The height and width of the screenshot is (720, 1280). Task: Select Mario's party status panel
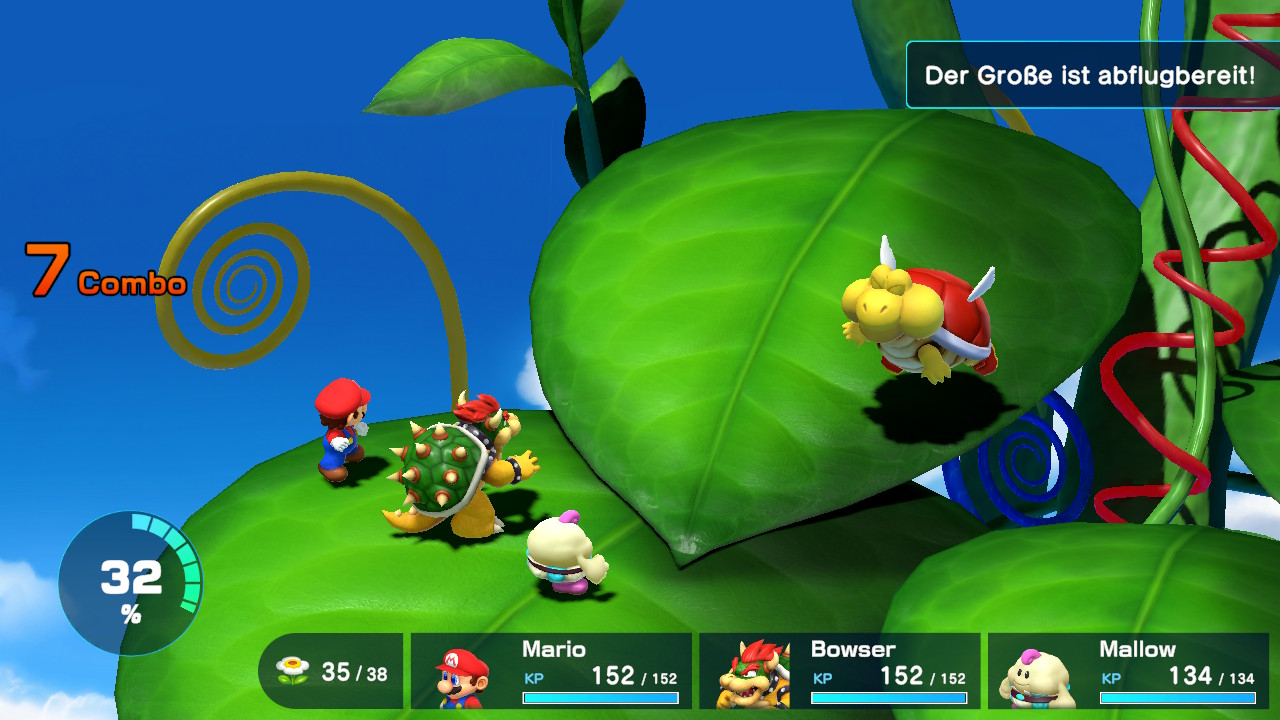(x=551, y=671)
